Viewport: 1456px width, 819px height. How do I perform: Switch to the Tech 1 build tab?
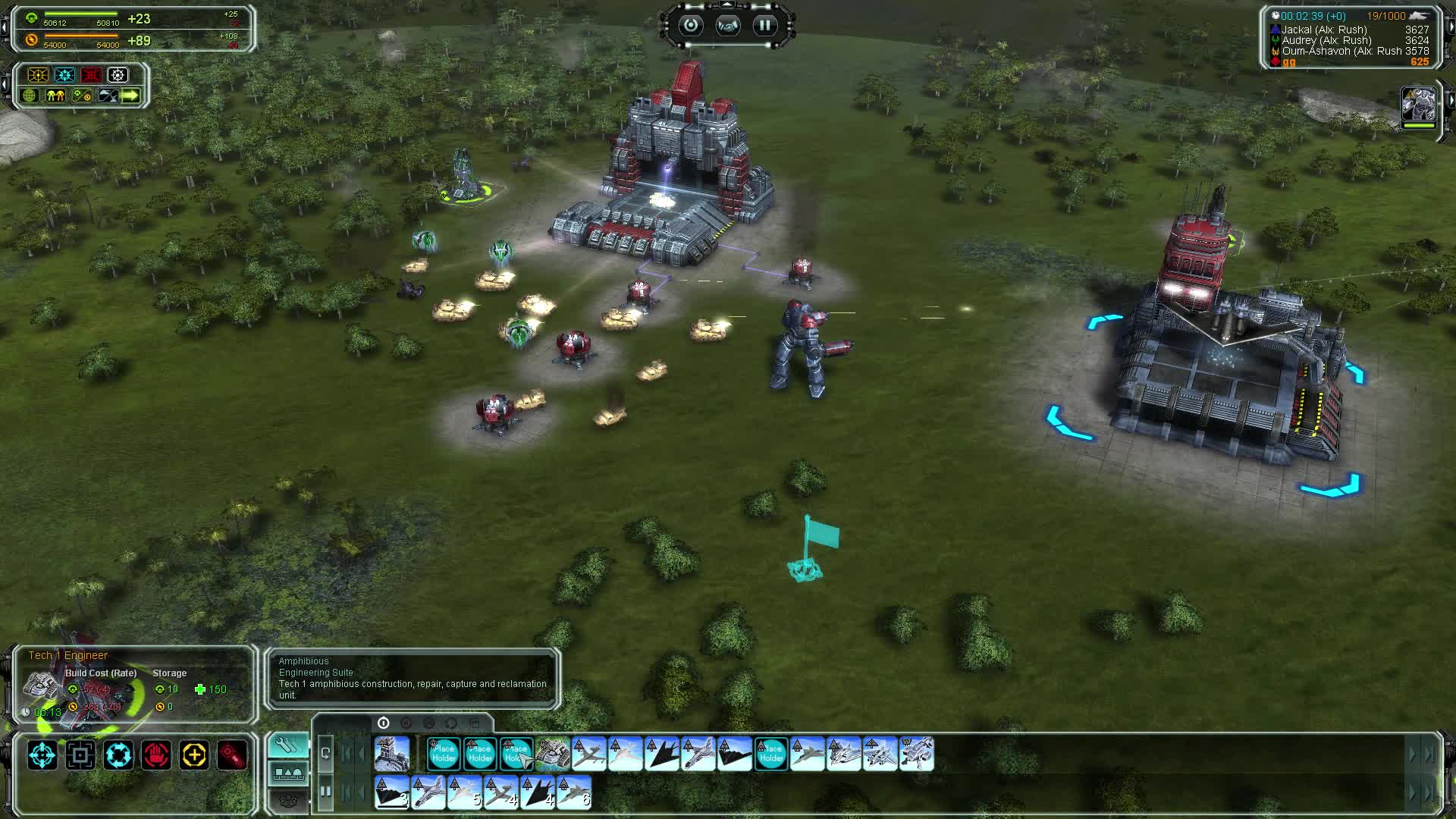coord(383,723)
